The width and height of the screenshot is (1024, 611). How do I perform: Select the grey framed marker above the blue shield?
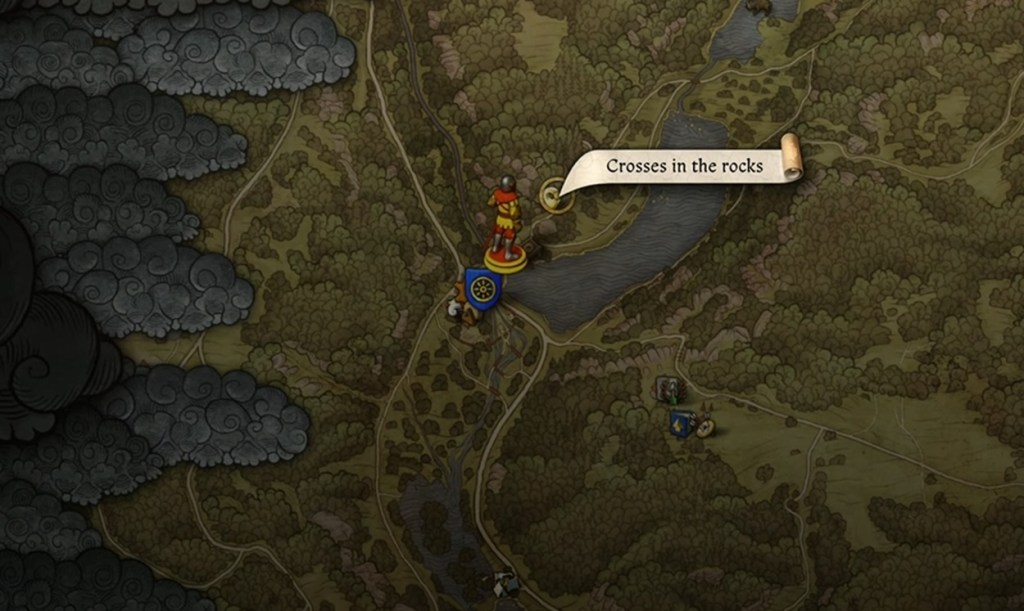[668, 390]
